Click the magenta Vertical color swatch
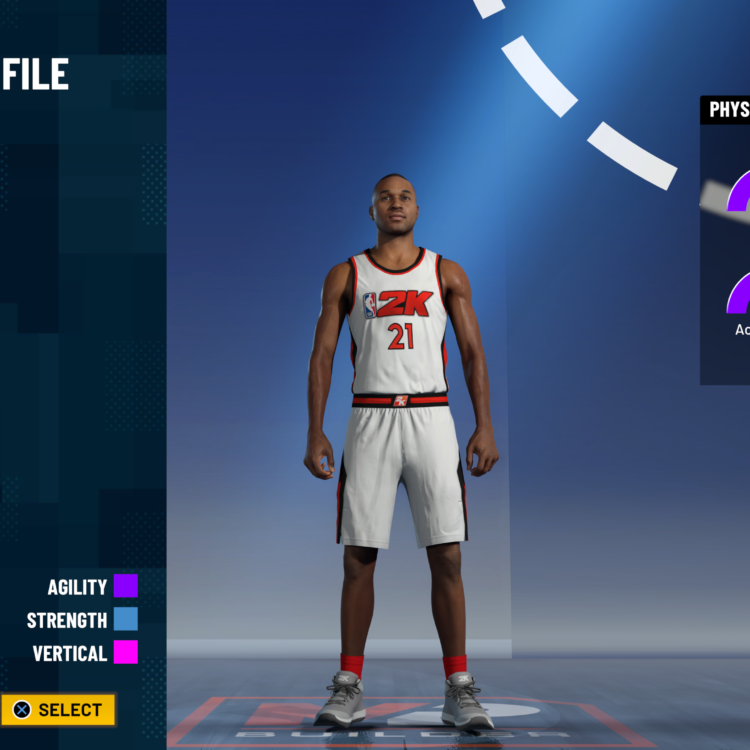The image size is (750, 750). 126,653
